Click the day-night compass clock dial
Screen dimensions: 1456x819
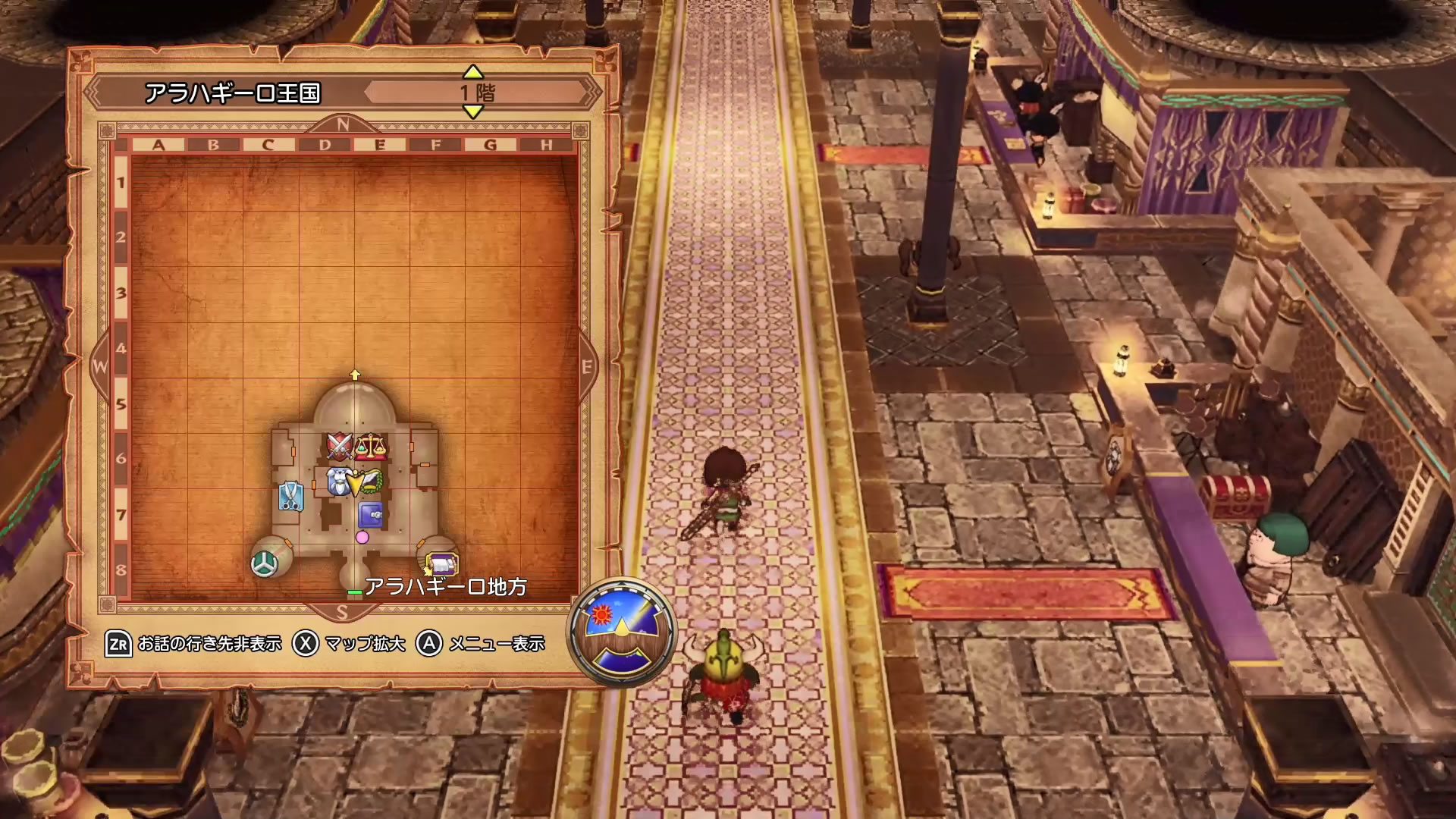coord(622,632)
